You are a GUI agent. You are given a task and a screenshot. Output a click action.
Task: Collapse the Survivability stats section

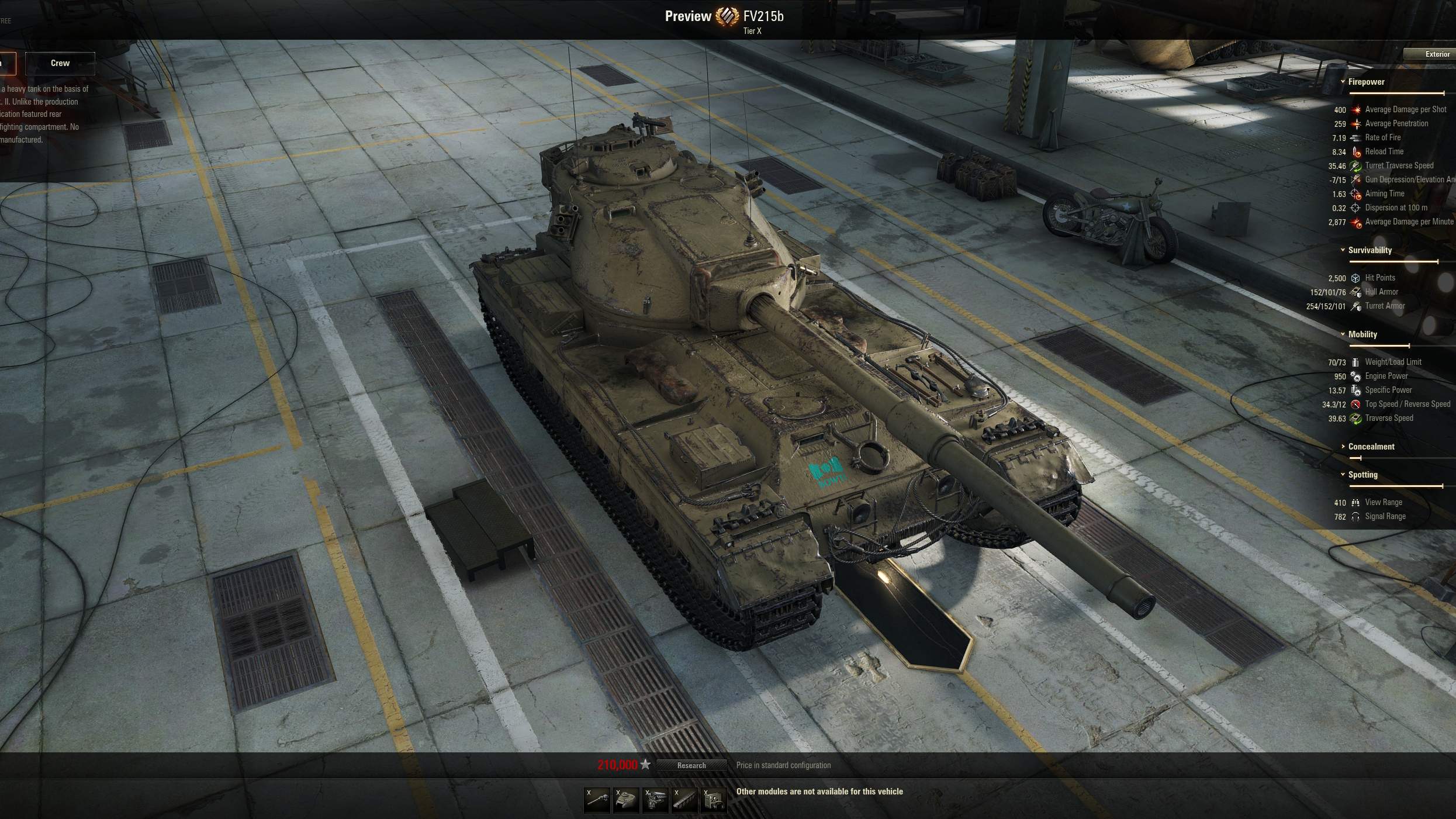1369,250
